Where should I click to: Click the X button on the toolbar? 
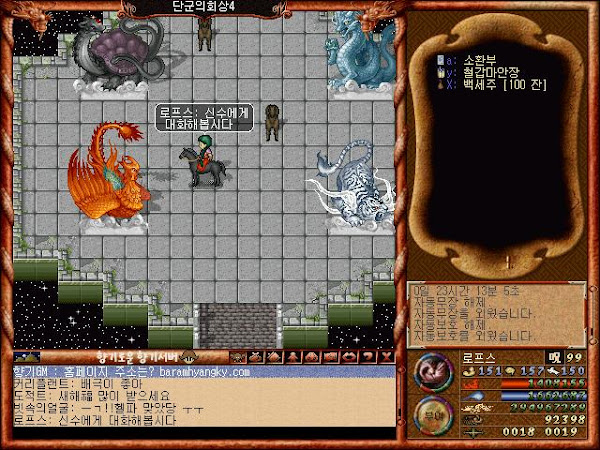pos(385,356)
